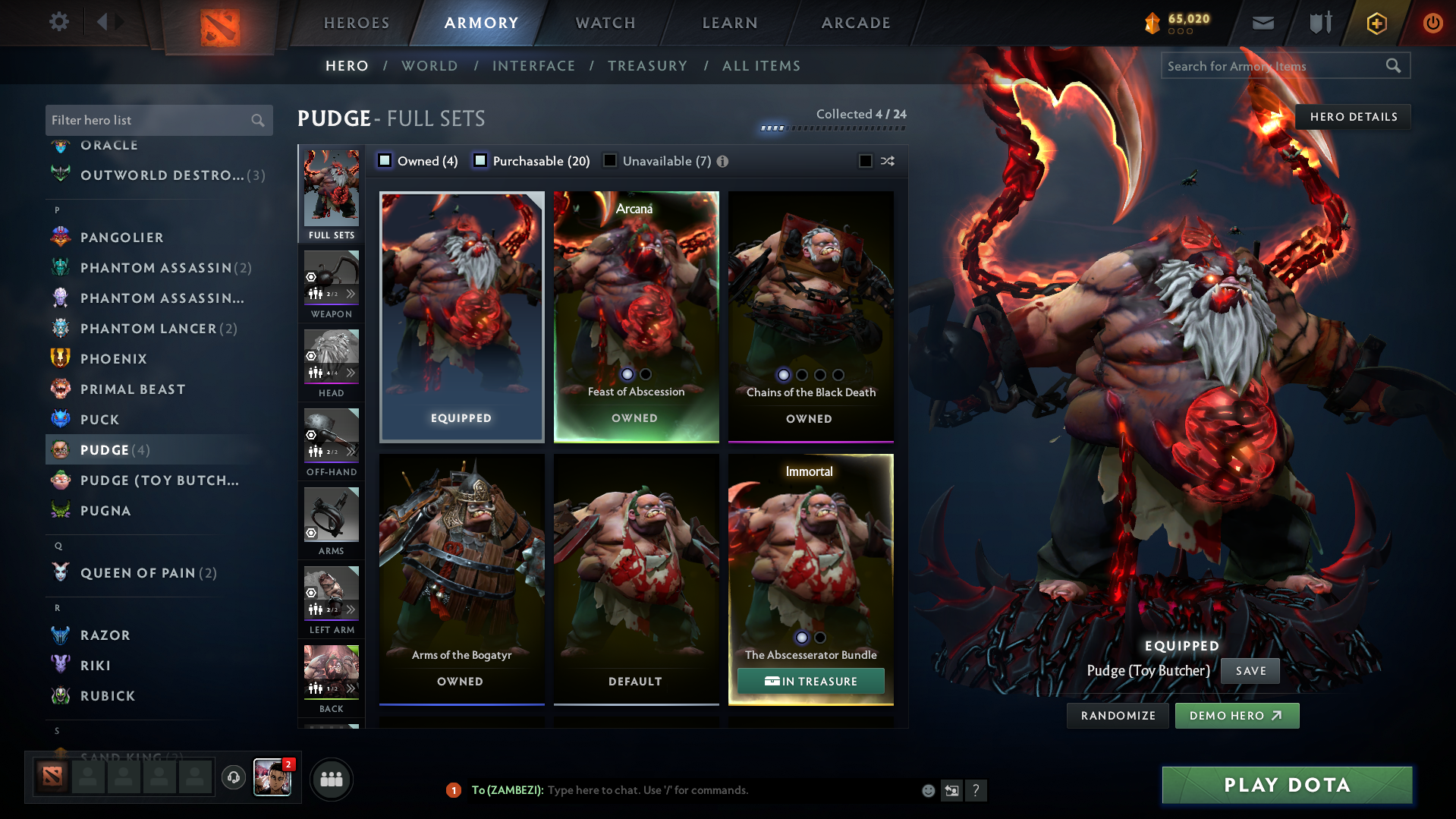Viewport: 1456px width, 819px height.
Task: Open the Back slot category icon
Action: 331,668
